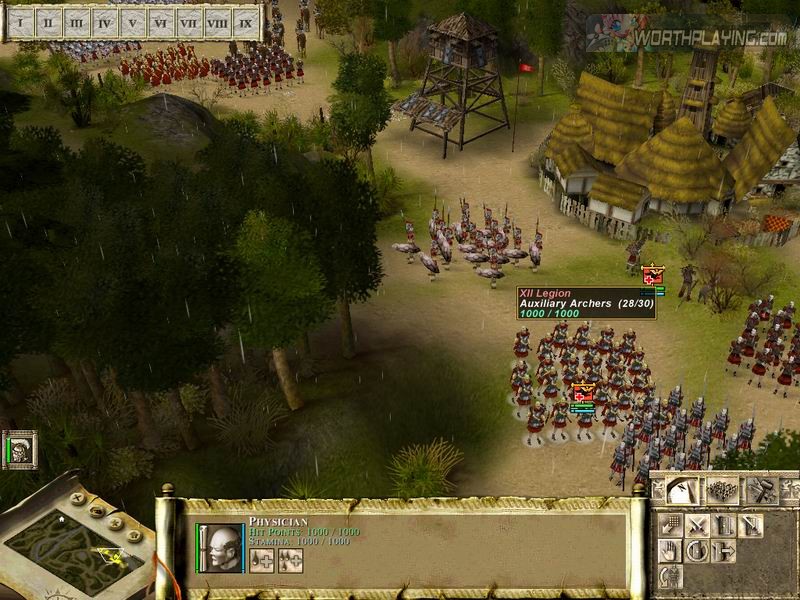Open the hammer construction panel tab

(762, 490)
